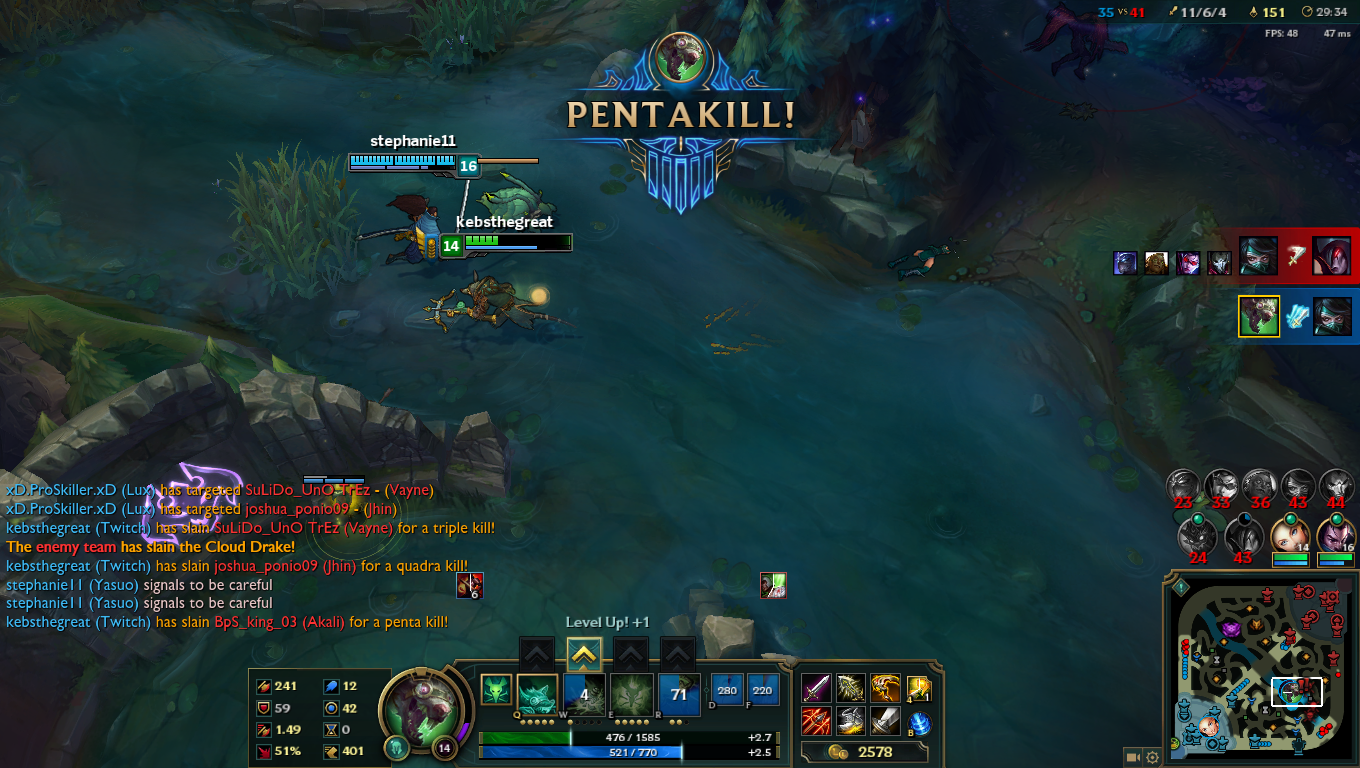
Task: Activate the blue Recall button
Action: click(918, 724)
